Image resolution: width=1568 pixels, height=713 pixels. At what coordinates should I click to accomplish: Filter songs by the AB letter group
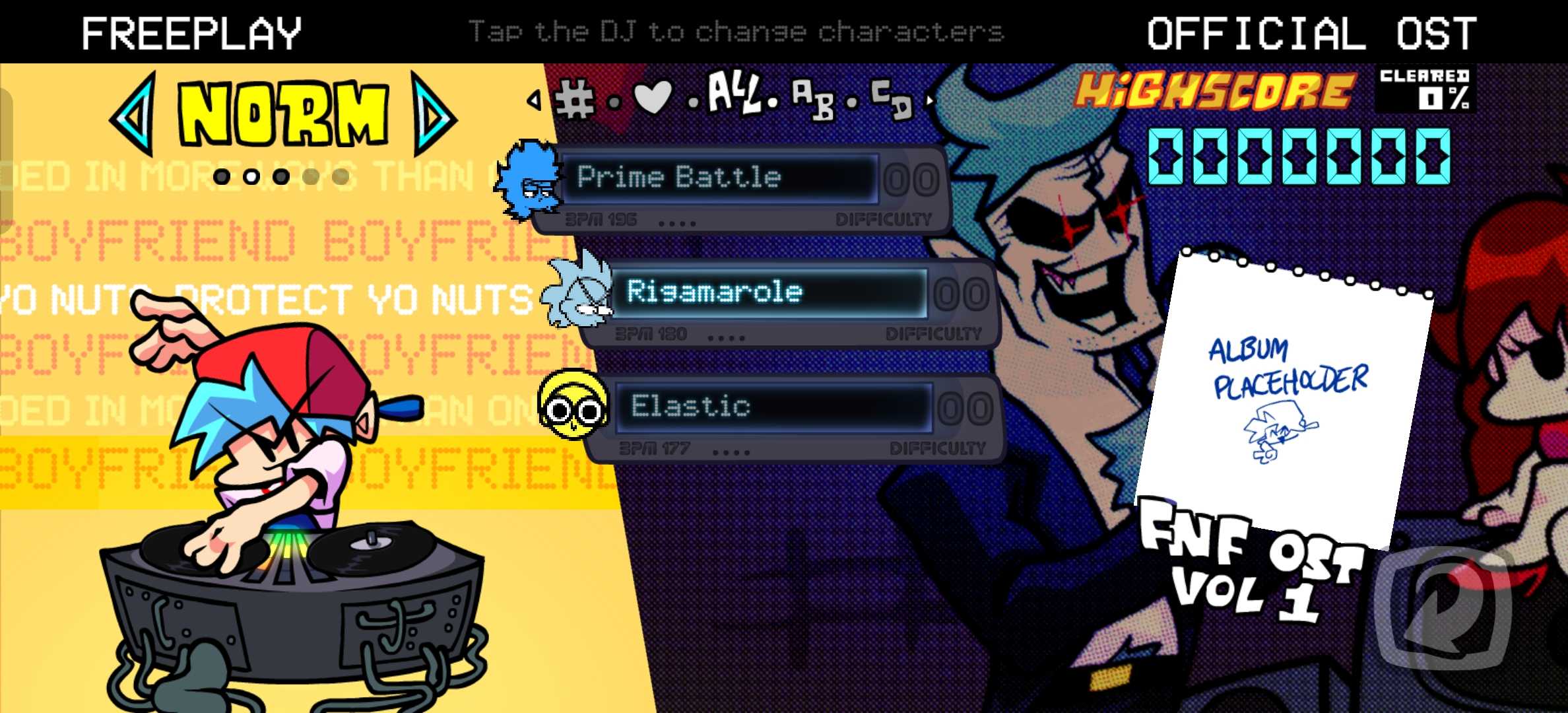tap(812, 99)
